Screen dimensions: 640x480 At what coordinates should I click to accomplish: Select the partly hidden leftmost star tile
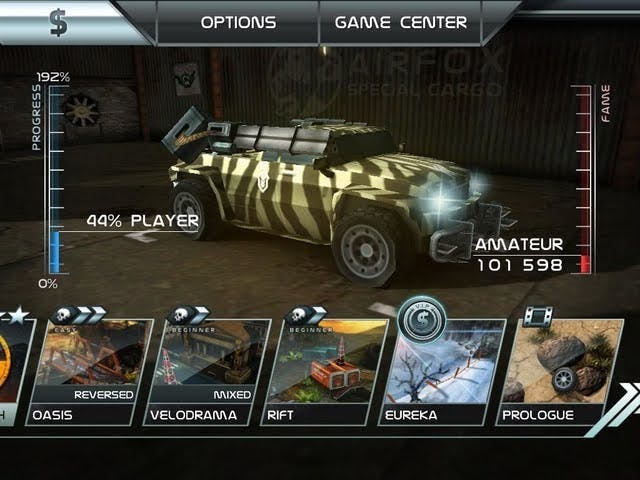[x=14, y=370]
